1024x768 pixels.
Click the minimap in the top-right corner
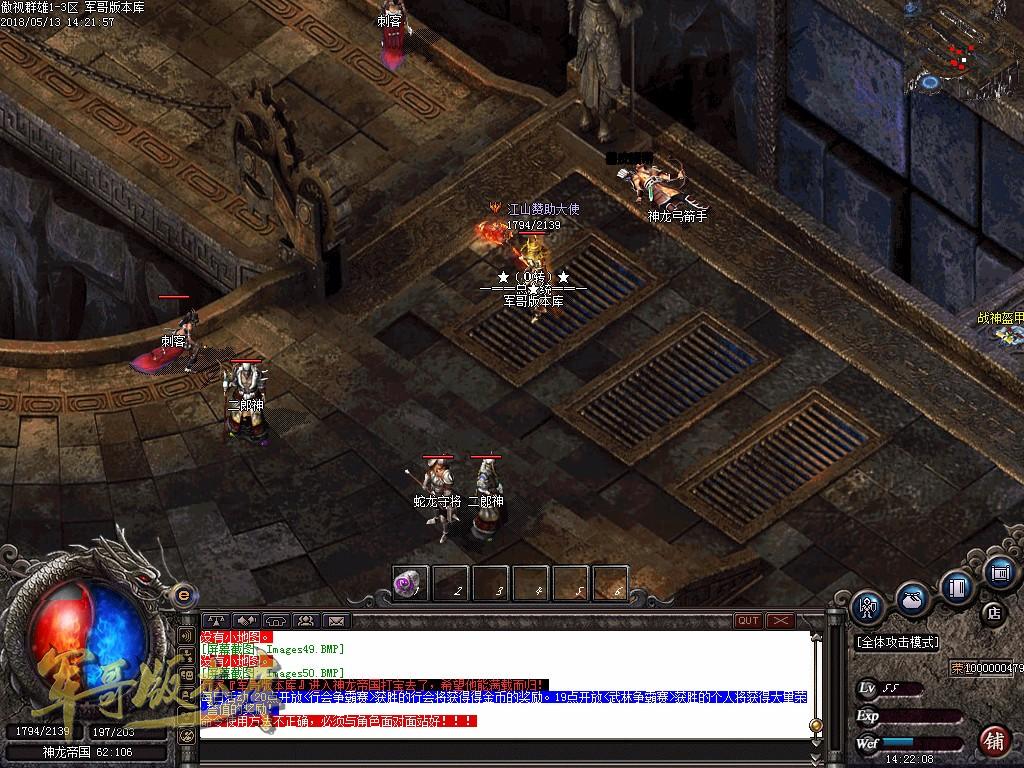coord(963,48)
